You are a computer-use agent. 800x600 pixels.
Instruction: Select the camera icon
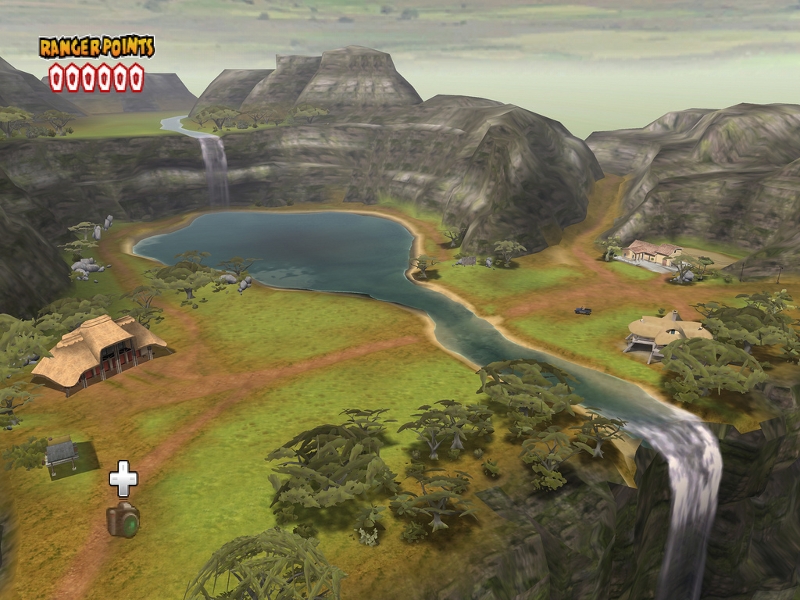[123, 519]
